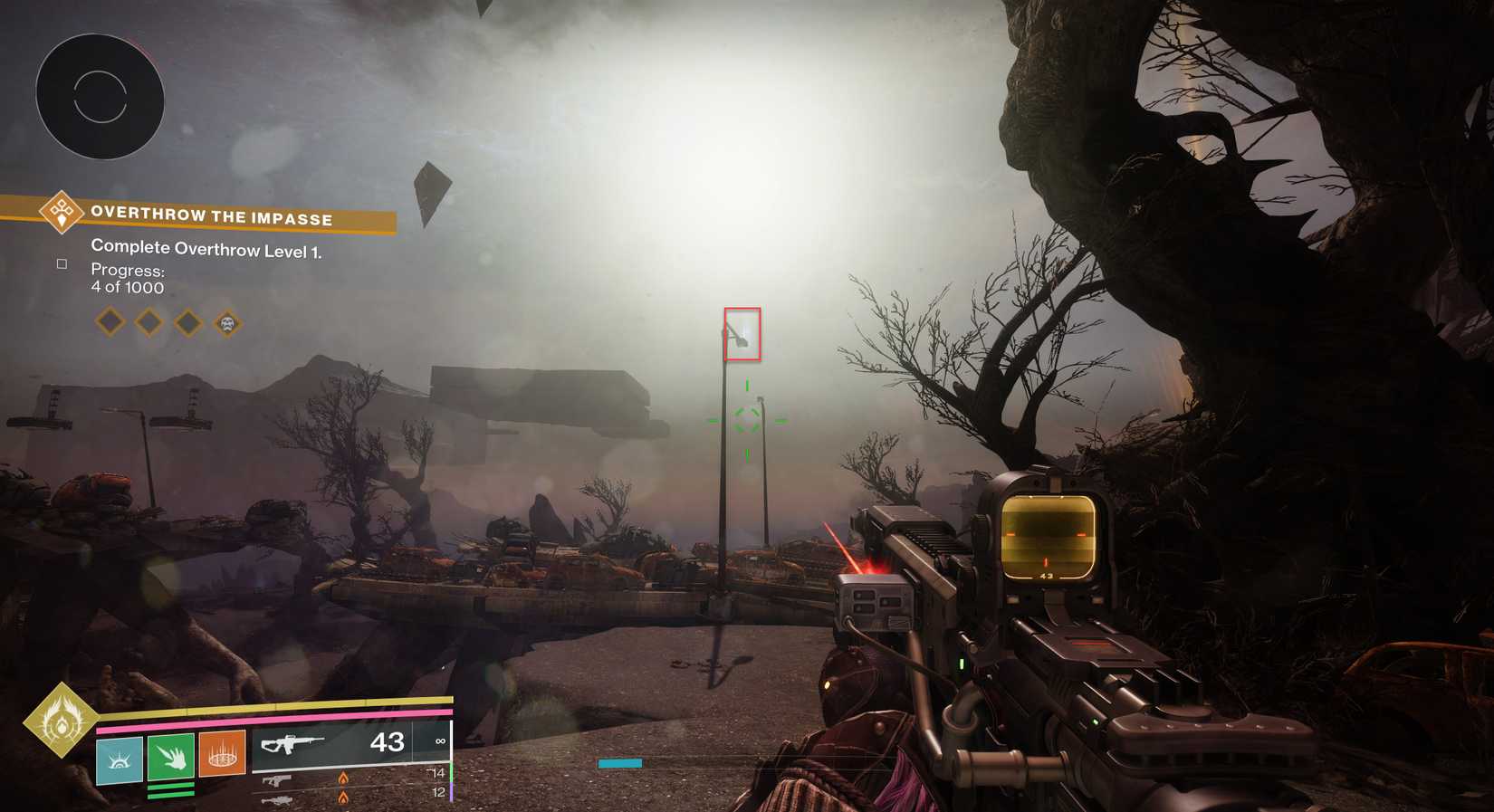1494x812 pixels.
Task: Click the first empty objective diamond
Action: coord(109,321)
